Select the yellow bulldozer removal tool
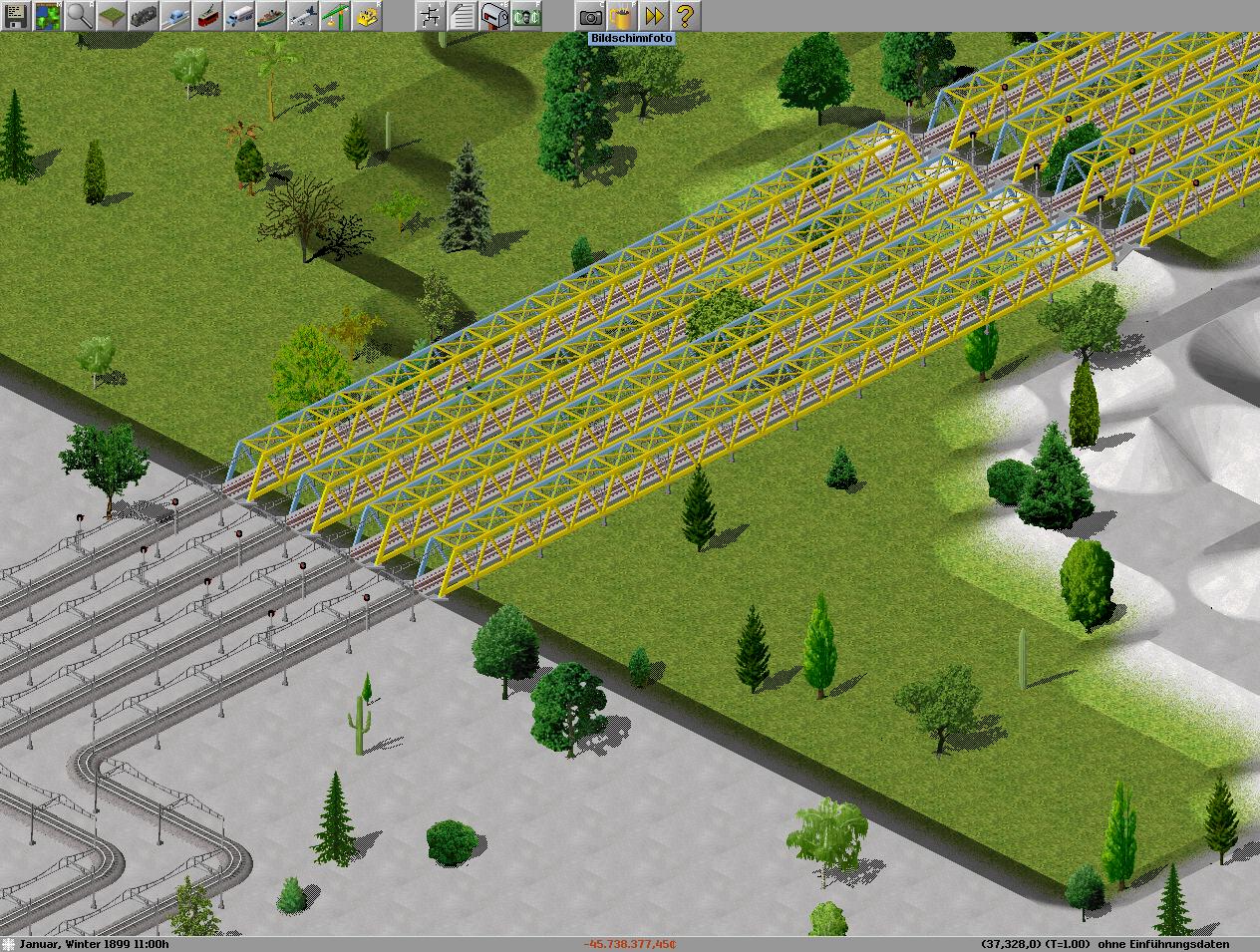The width and height of the screenshot is (1260, 952). pos(367,16)
